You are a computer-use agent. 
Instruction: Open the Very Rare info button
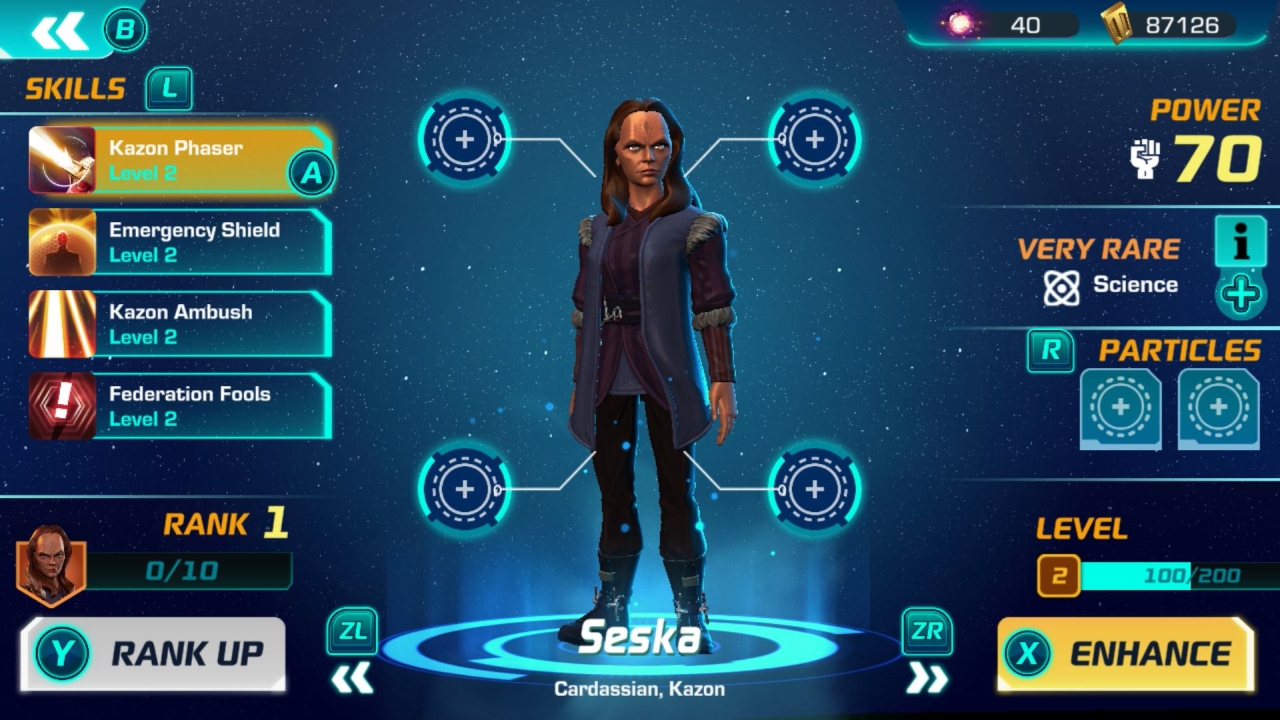pyautogui.click(x=1240, y=243)
